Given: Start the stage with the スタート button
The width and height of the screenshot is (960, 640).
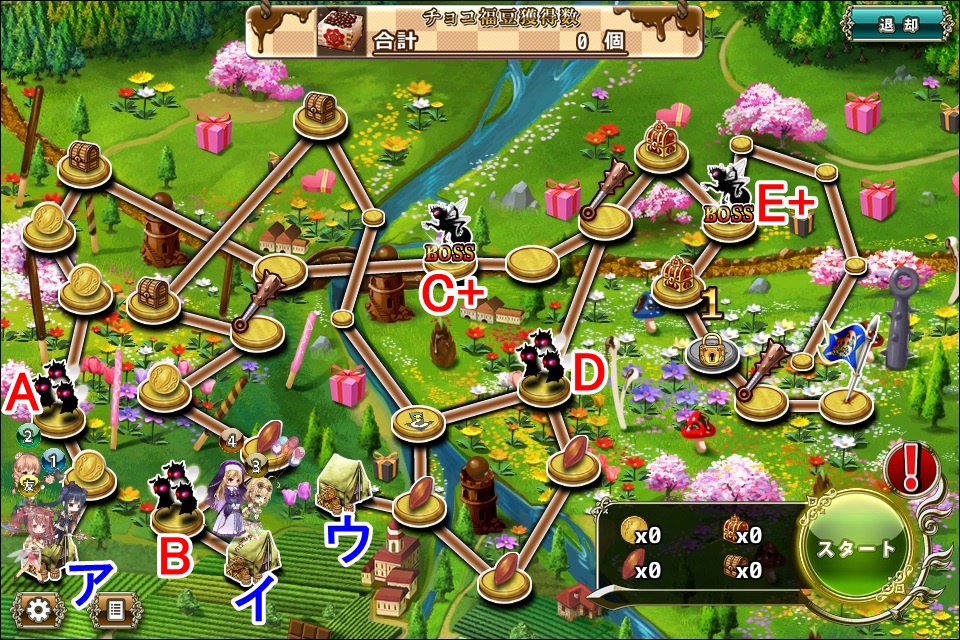Looking at the screenshot, I should [857, 549].
